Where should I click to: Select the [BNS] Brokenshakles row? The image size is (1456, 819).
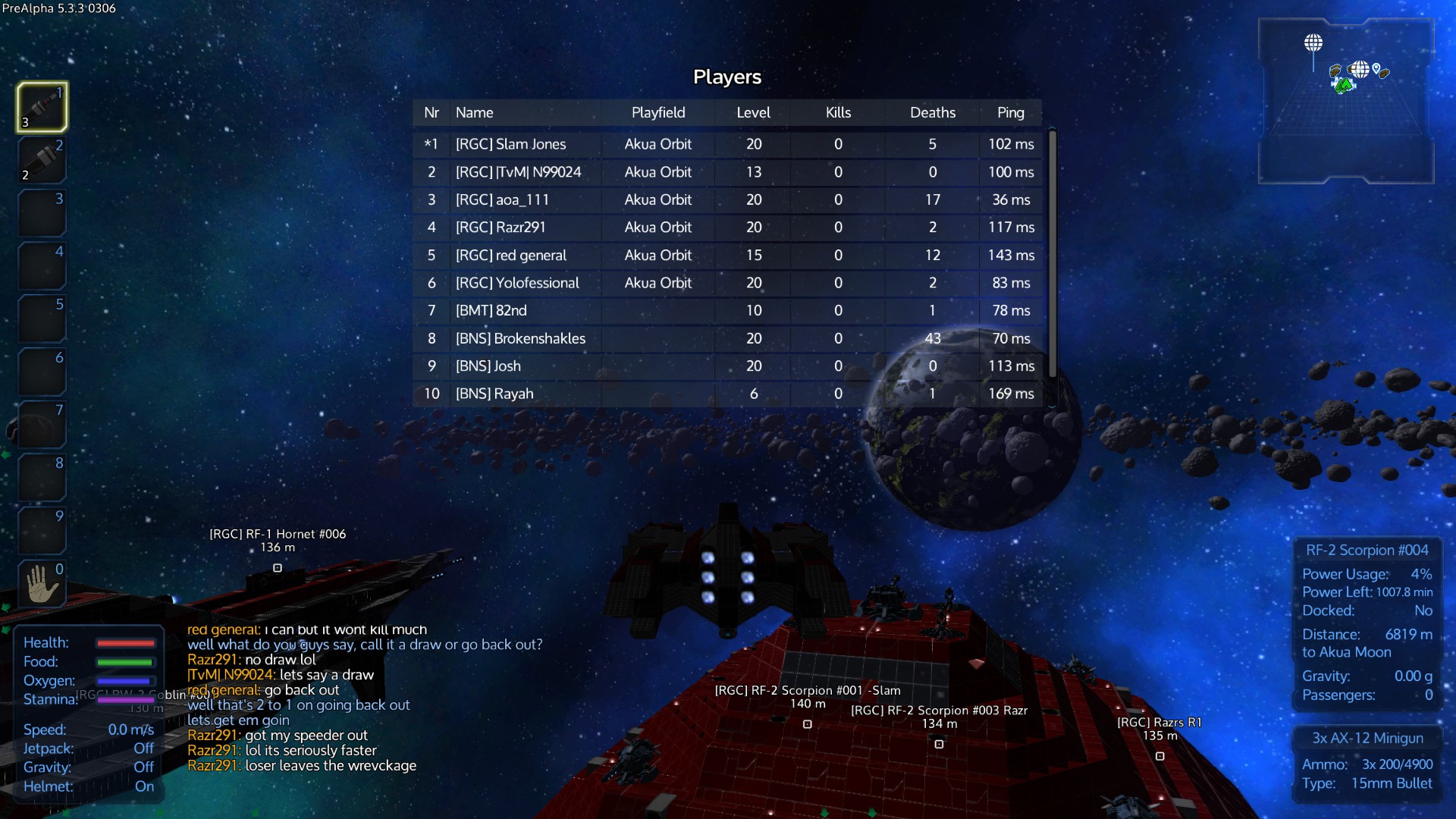click(x=520, y=339)
